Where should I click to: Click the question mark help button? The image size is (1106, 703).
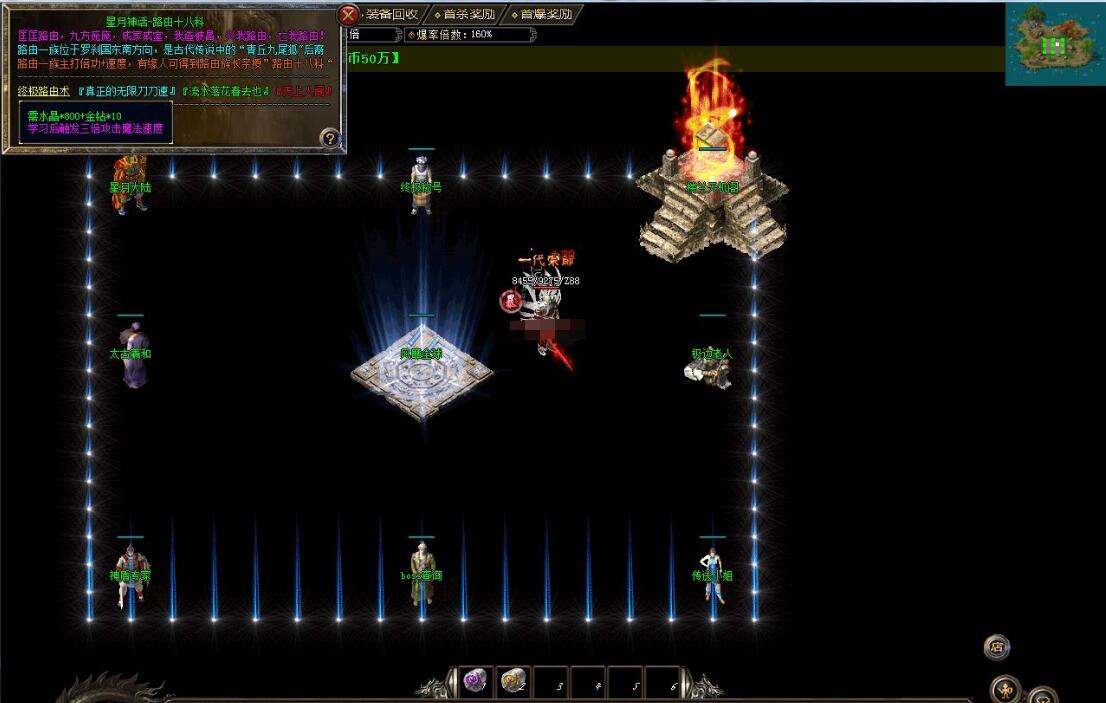[329, 138]
